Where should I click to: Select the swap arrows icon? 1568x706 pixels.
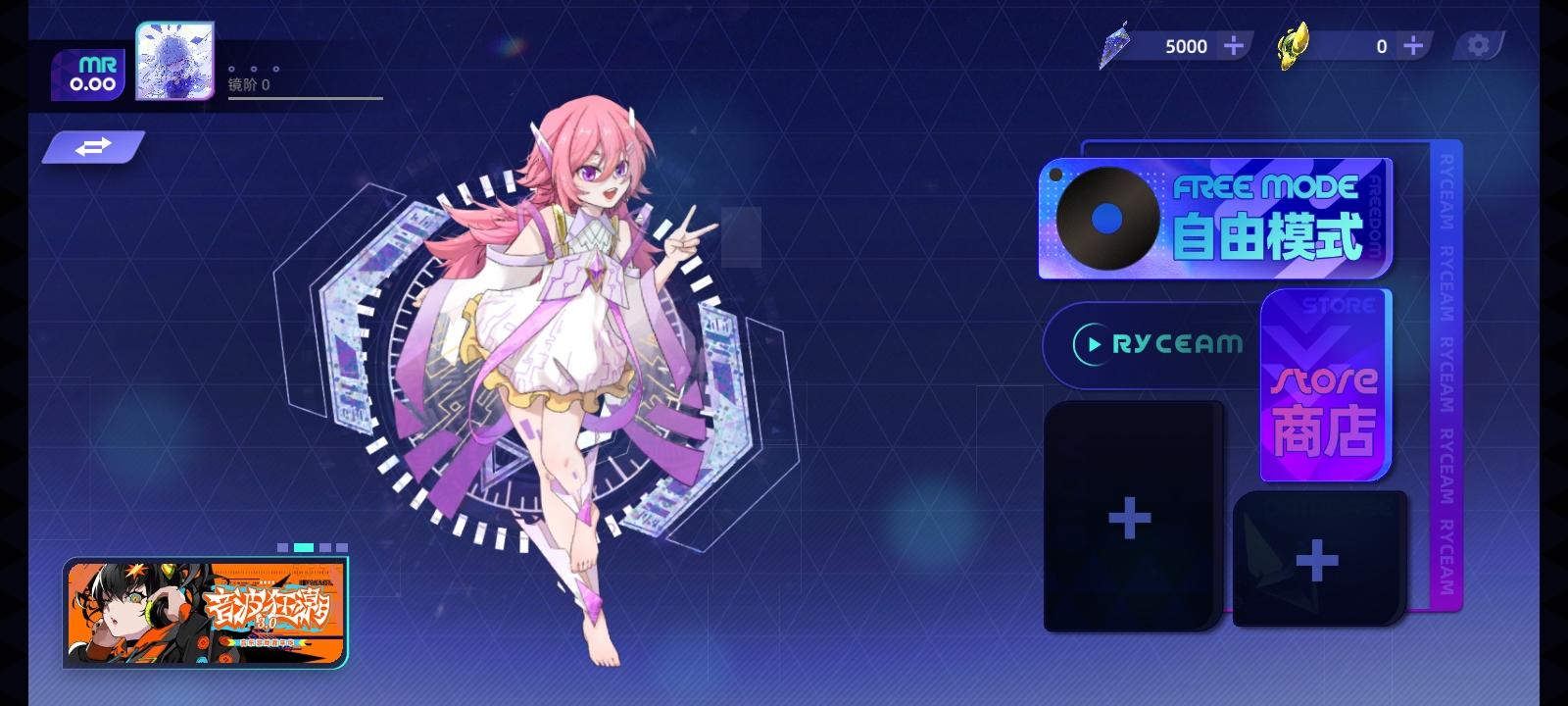[93, 147]
